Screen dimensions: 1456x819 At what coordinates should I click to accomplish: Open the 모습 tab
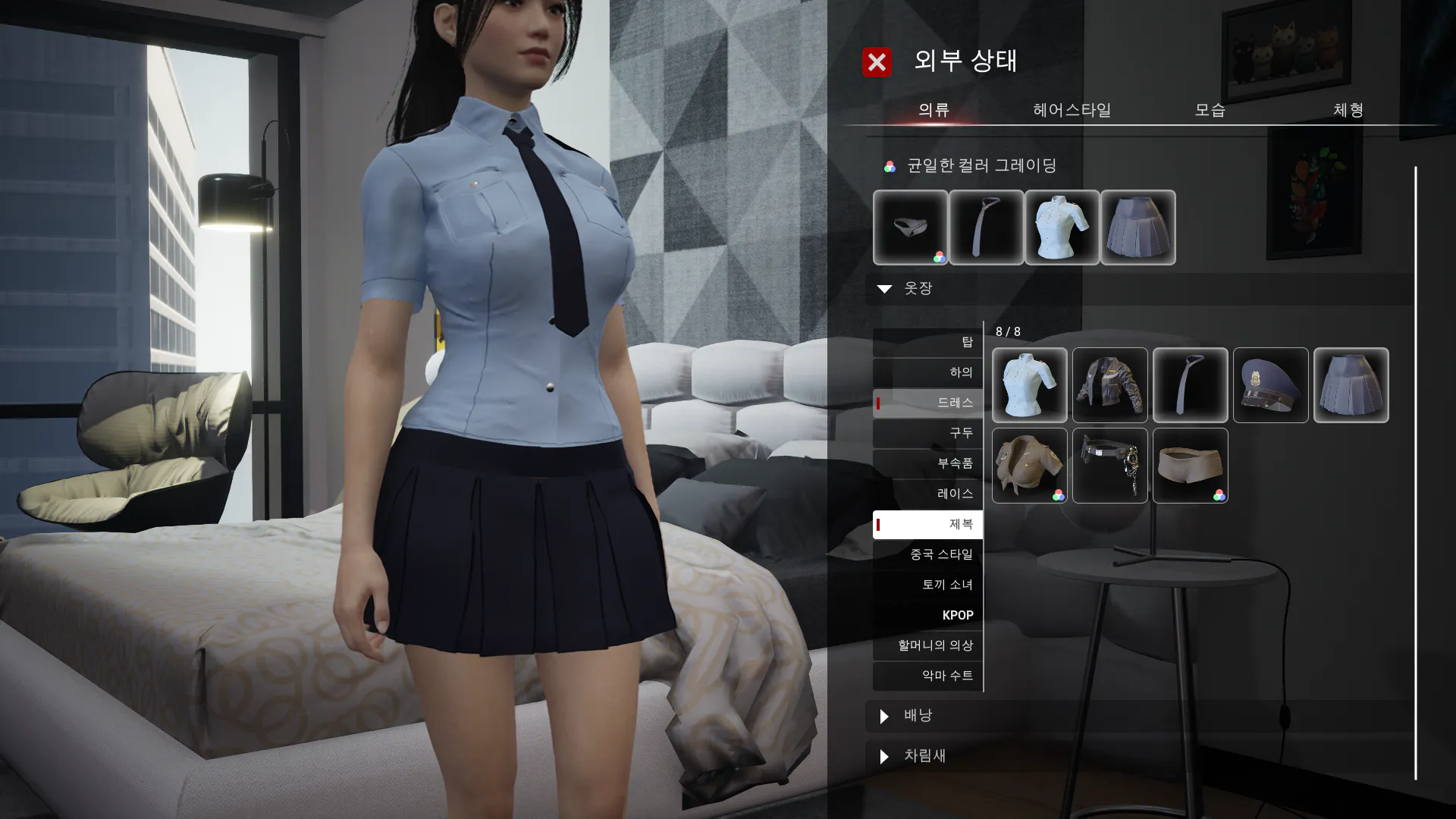pyautogui.click(x=1210, y=111)
